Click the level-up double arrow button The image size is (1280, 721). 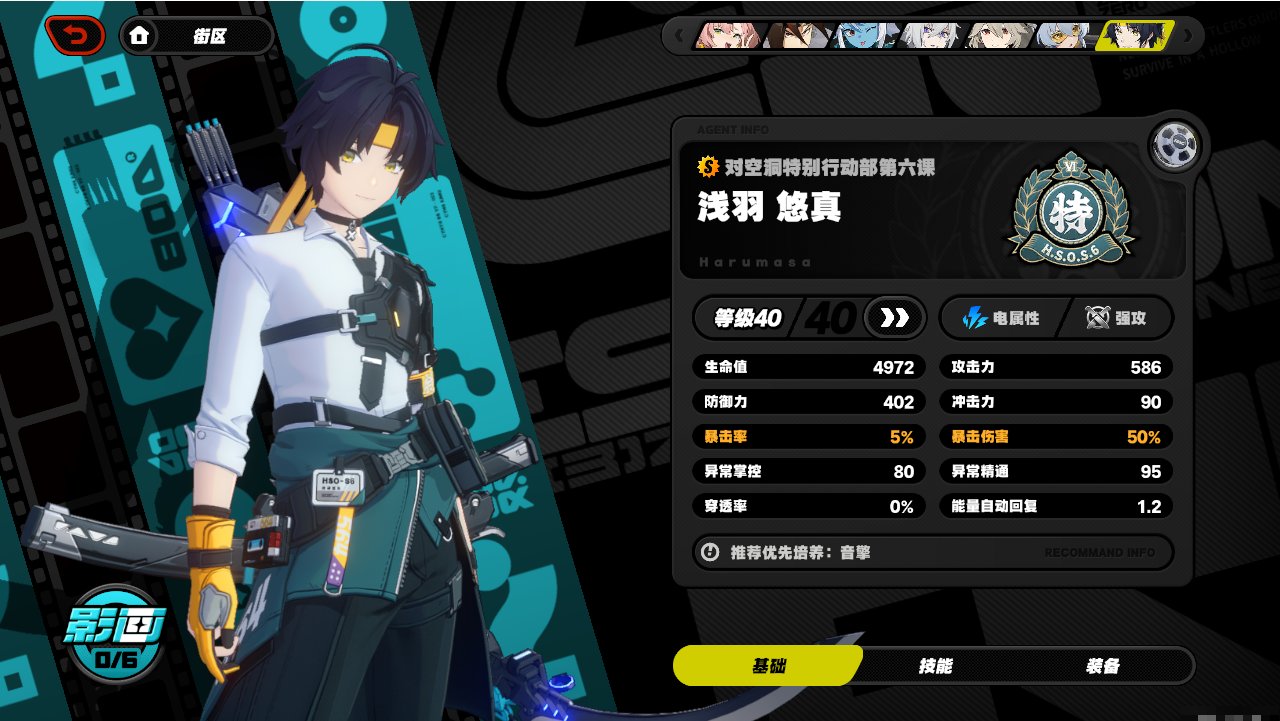click(x=893, y=318)
